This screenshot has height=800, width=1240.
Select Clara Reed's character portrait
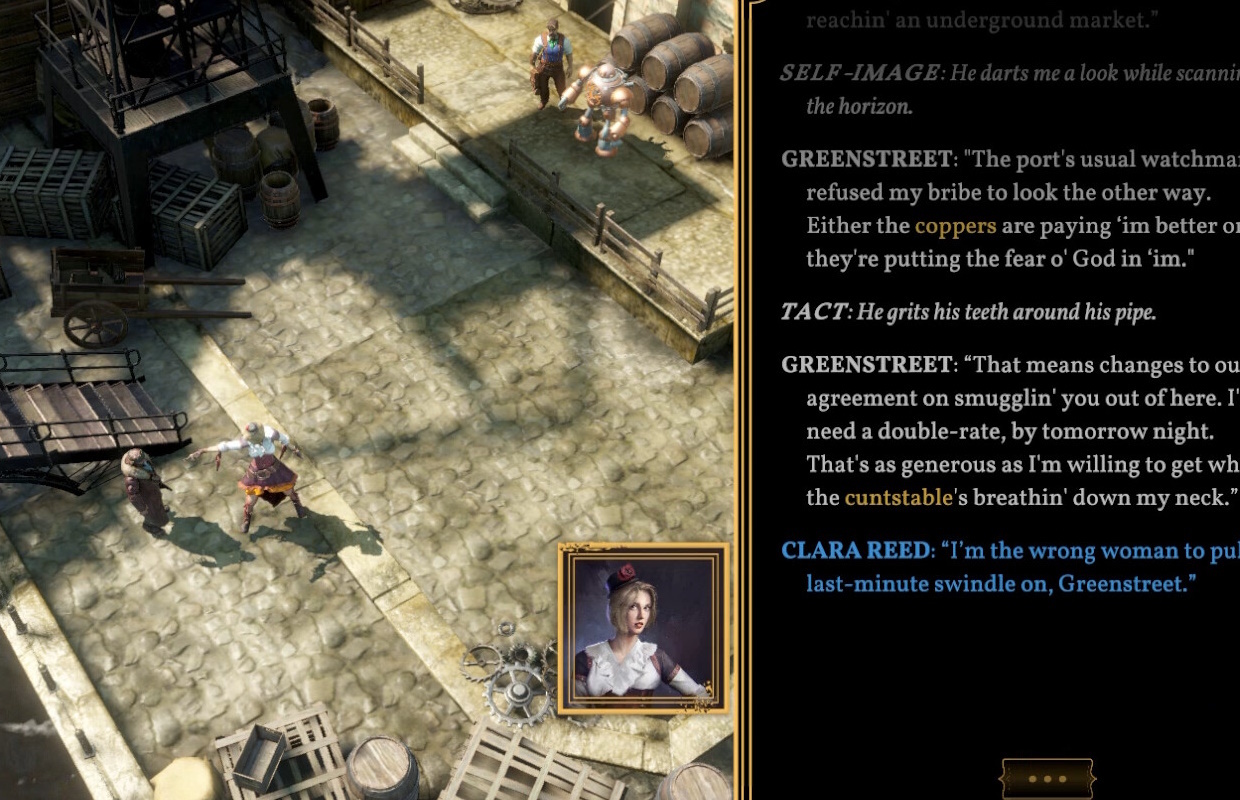pyautogui.click(x=643, y=628)
